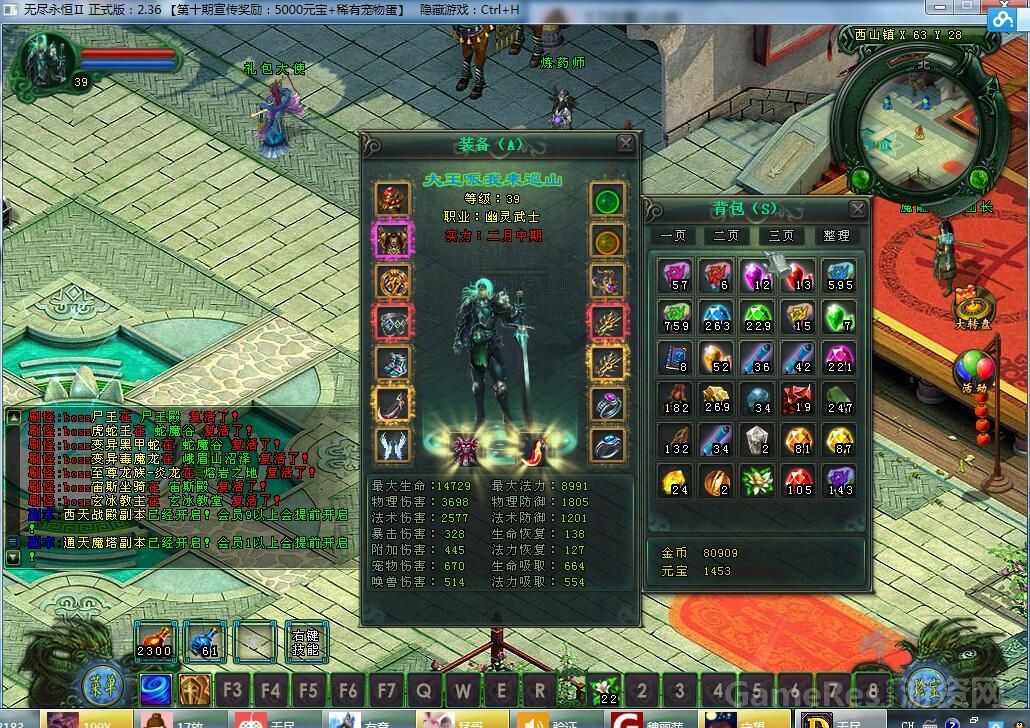Close the backpack (背包) window
Viewport: 1030px width, 728px height.
click(x=857, y=209)
